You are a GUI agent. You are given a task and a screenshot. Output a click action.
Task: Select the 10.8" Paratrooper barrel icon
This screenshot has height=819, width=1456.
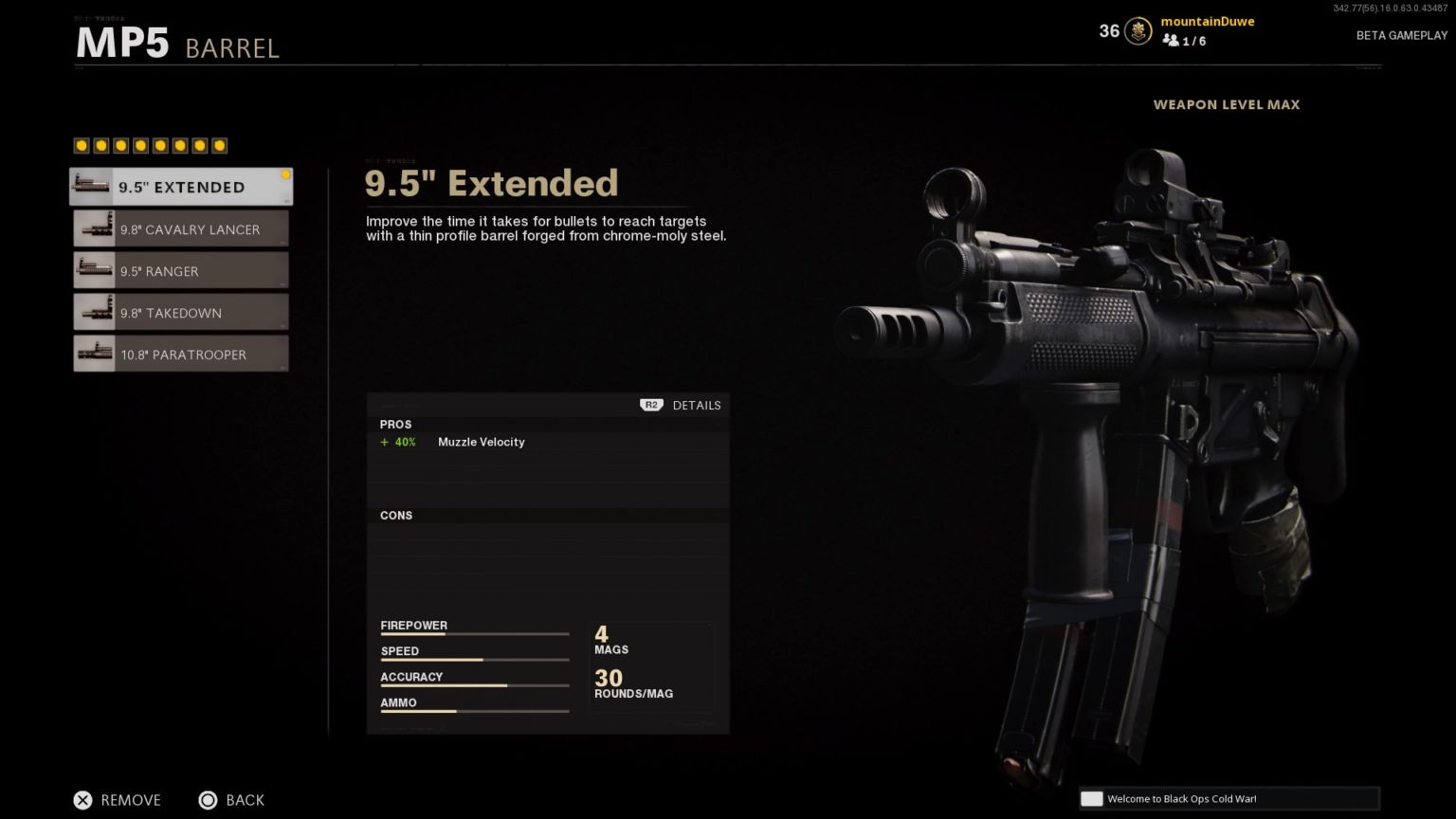[x=92, y=354]
